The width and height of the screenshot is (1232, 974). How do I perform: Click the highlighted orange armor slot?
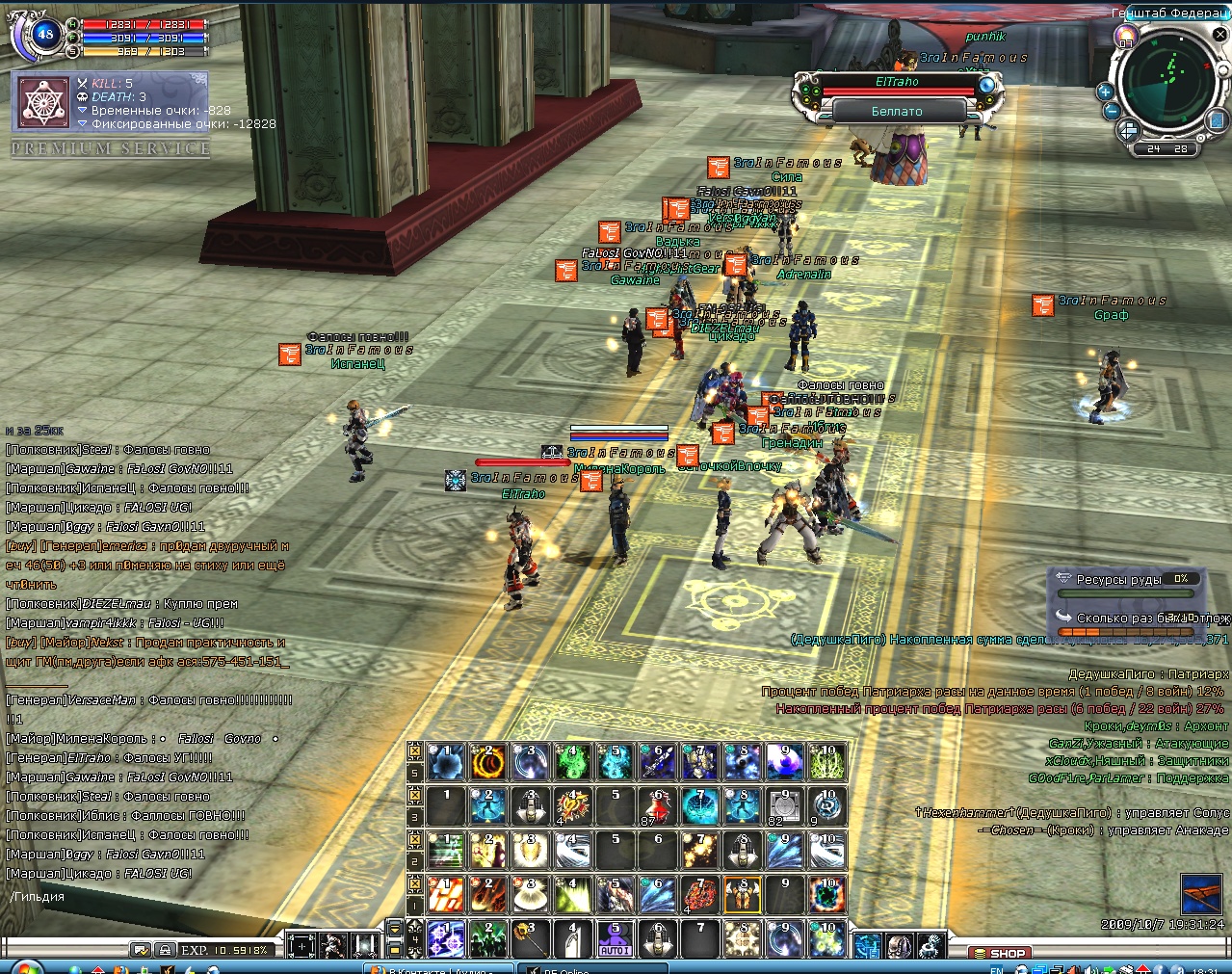742,895
